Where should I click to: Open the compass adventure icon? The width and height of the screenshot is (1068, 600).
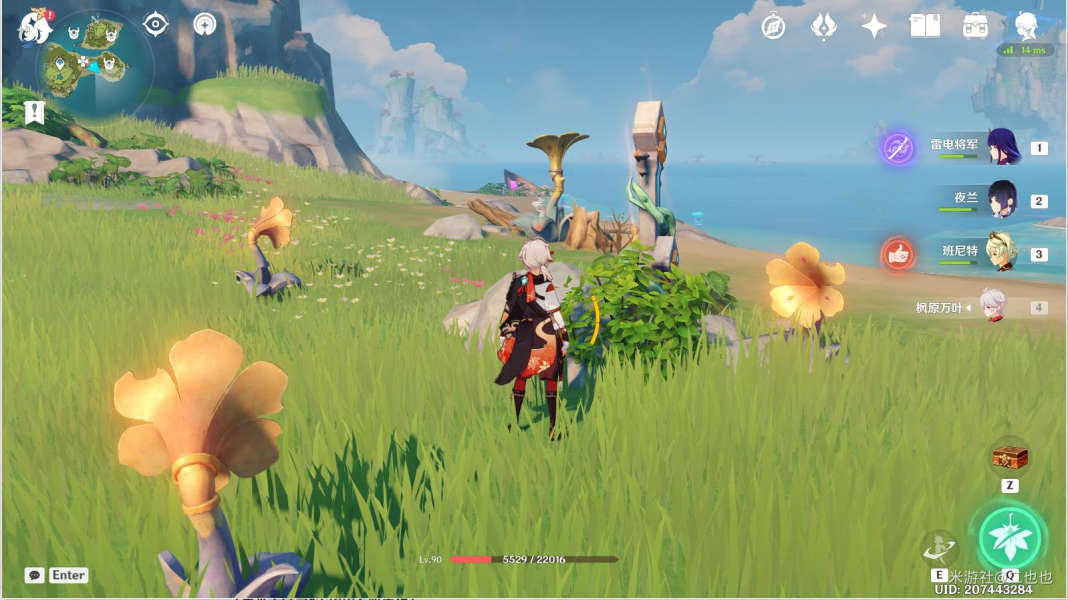point(773,26)
